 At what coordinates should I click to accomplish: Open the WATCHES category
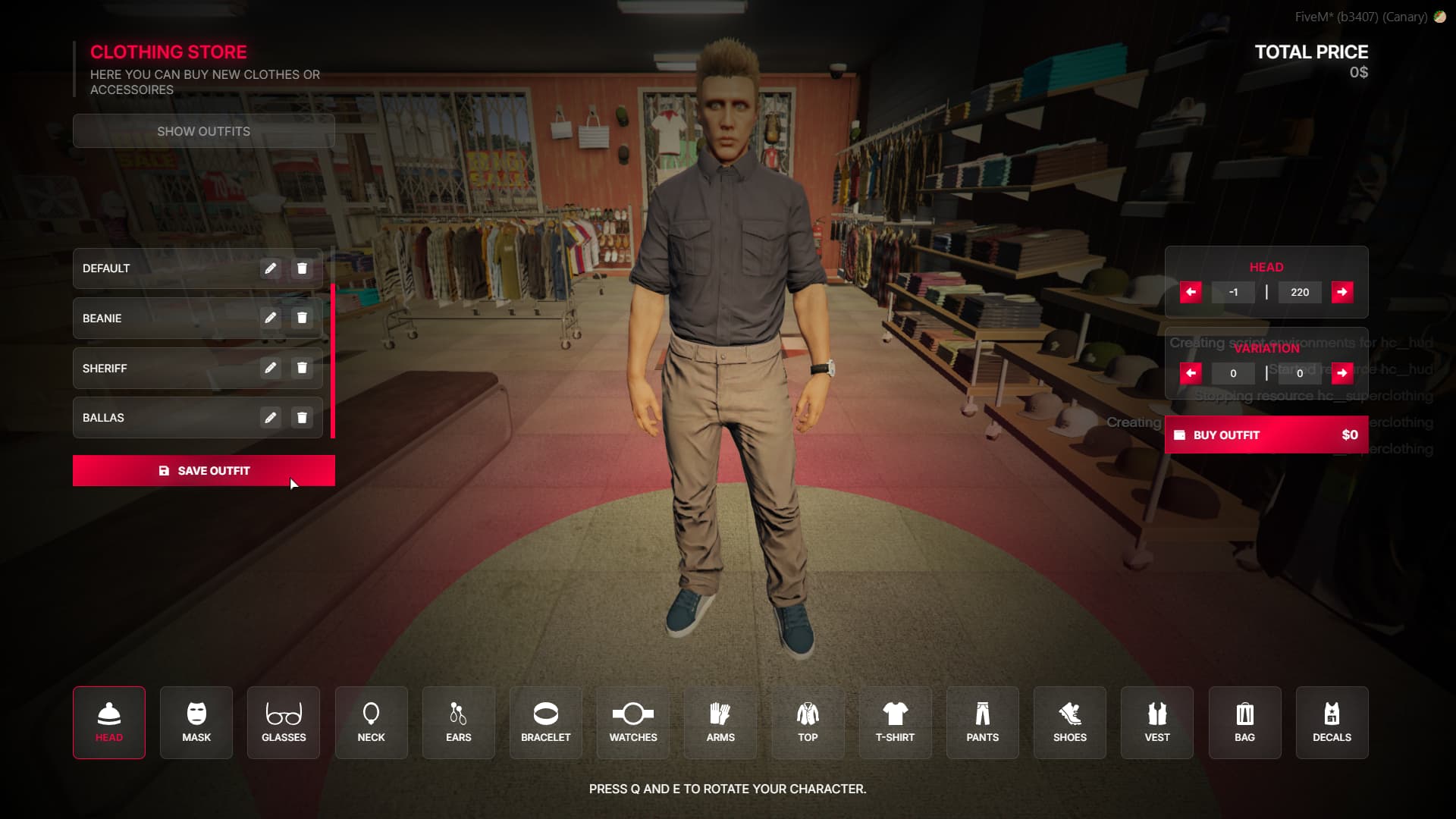tap(632, 722)
